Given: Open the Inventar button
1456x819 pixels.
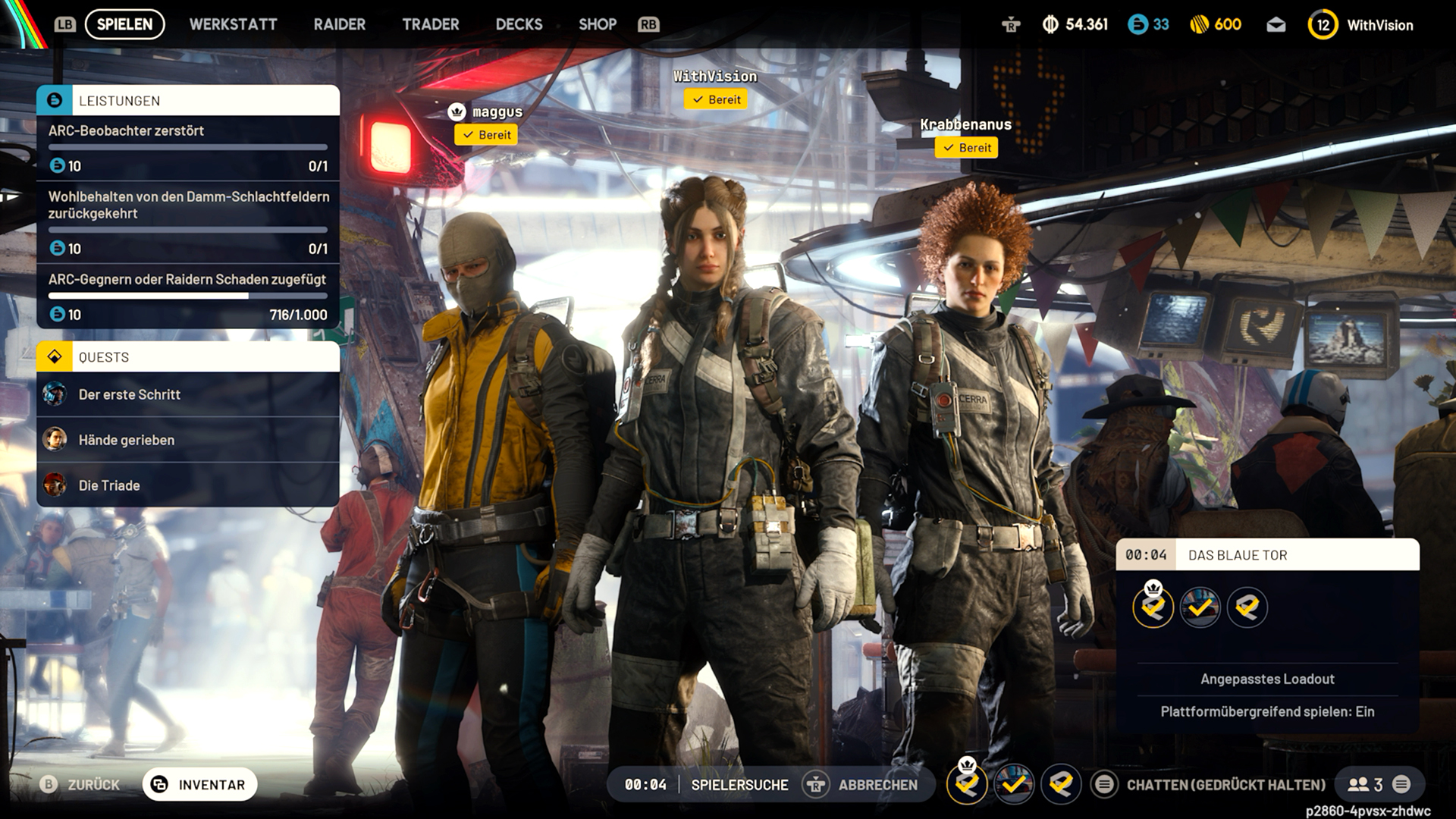Looking at the screenshot, I should pyautogui.click(x=199, y=785).
